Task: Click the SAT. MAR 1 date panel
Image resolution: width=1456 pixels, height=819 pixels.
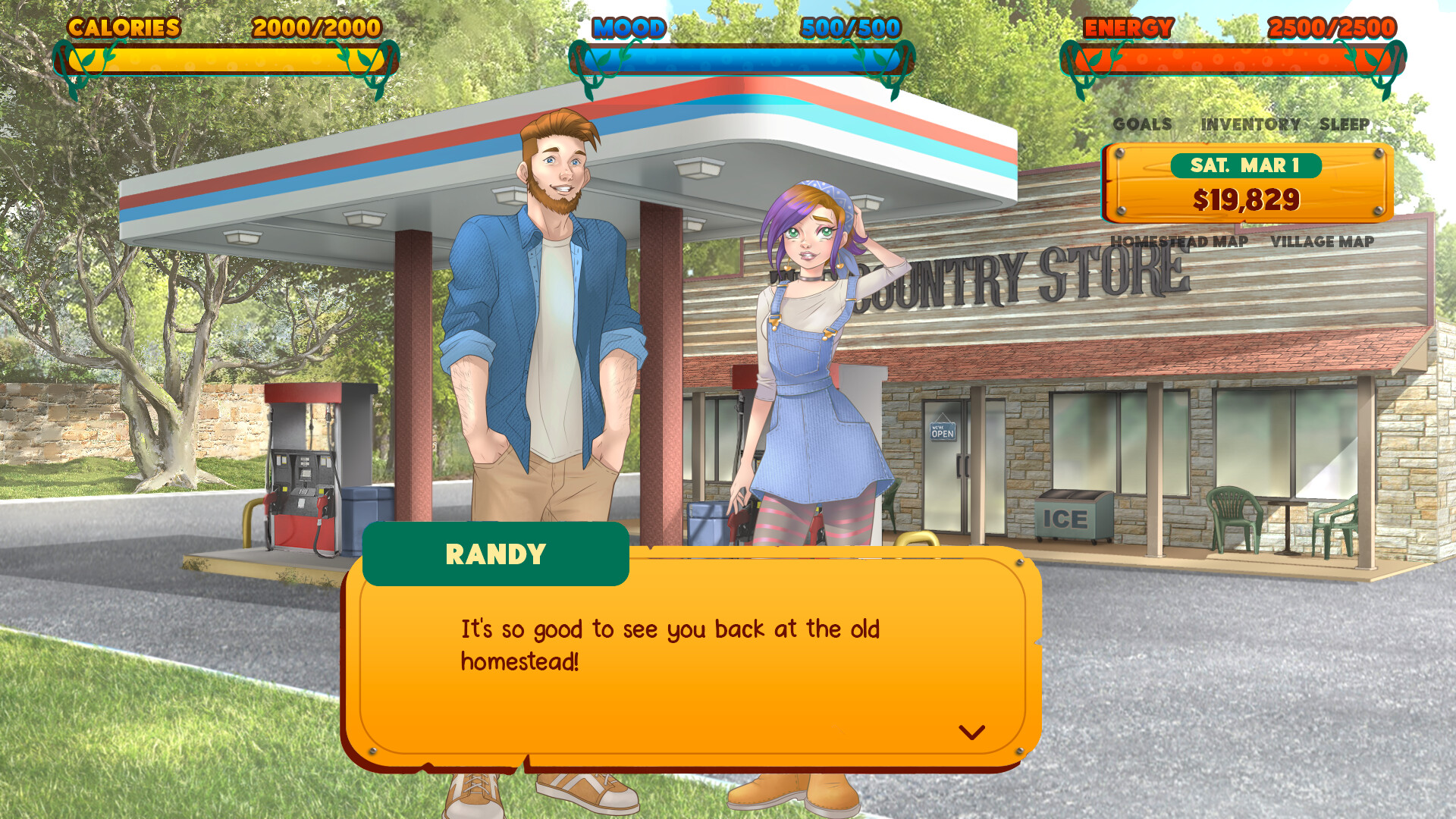Action: [1246, 165]
